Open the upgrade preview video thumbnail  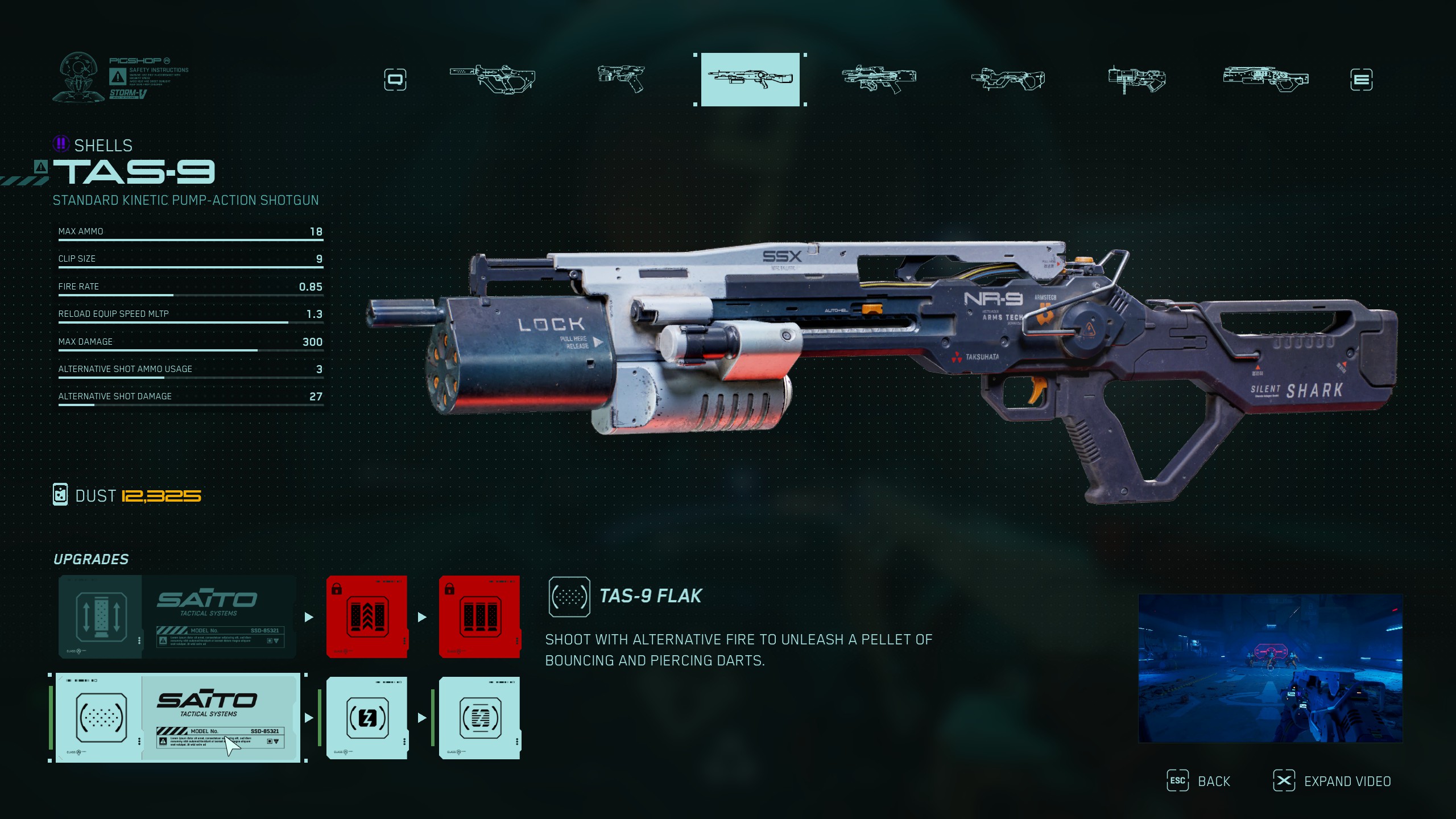click(x=1270, y=668)
